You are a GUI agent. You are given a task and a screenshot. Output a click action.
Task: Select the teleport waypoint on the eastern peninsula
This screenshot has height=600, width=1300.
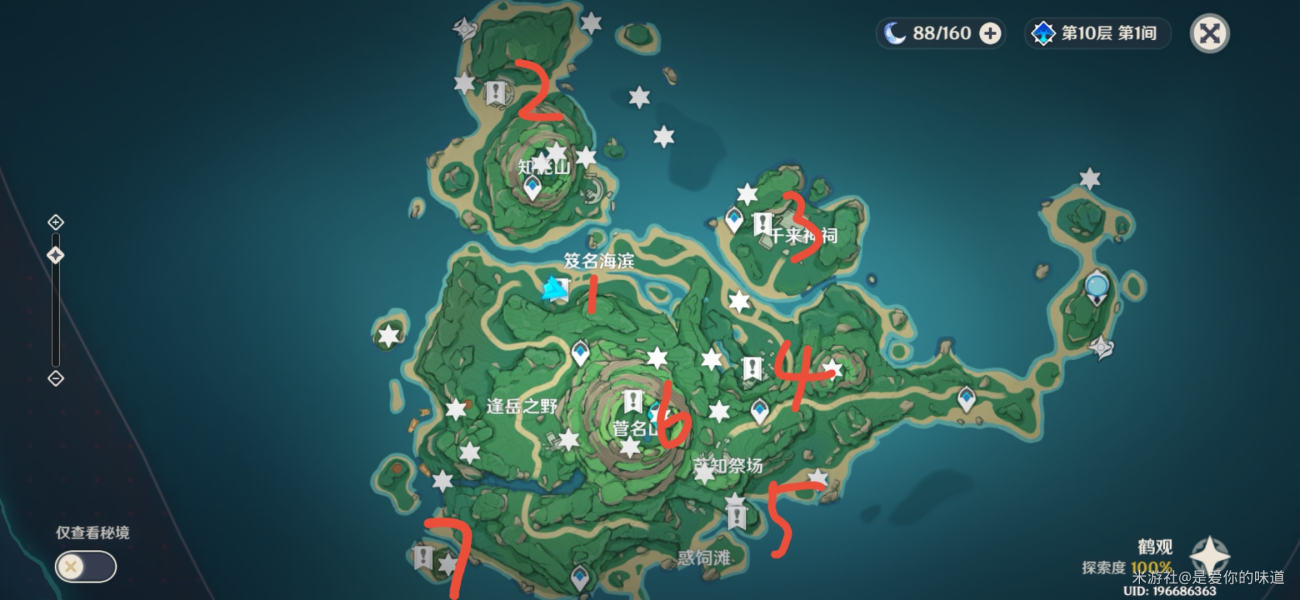click(x=965, y=398)
